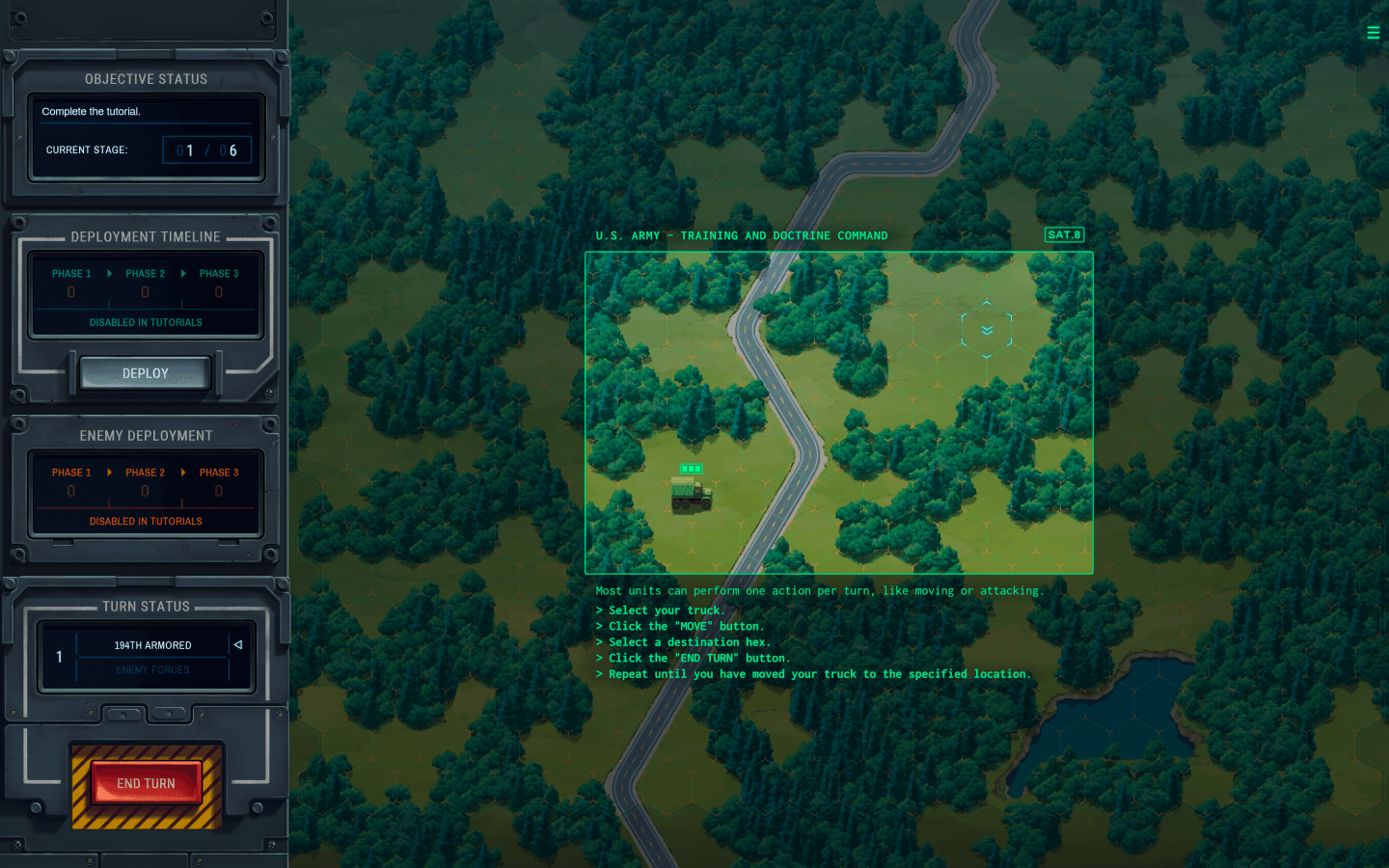The height and width of the screenshot is (868, 1389).
Task: Open the hamburger menu icon
Action: [1373, 33]
